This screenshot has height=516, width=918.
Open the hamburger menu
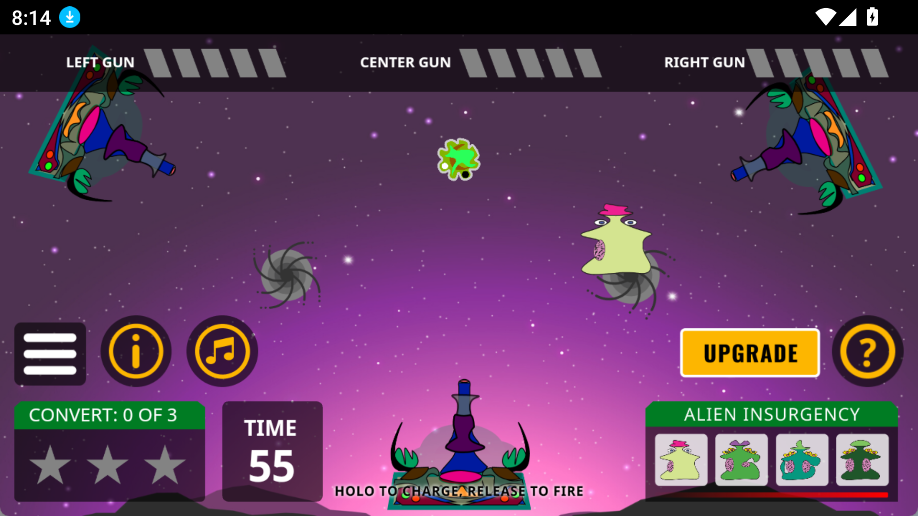click(50, 353)
